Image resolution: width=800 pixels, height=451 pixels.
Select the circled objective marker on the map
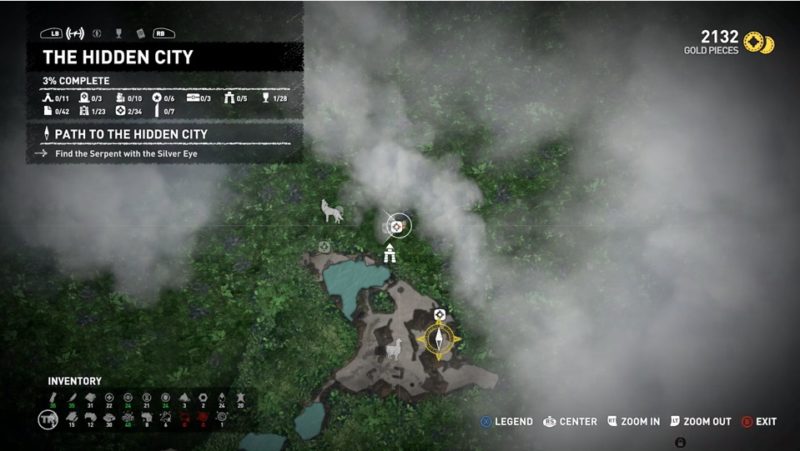(x=396, y=227)
